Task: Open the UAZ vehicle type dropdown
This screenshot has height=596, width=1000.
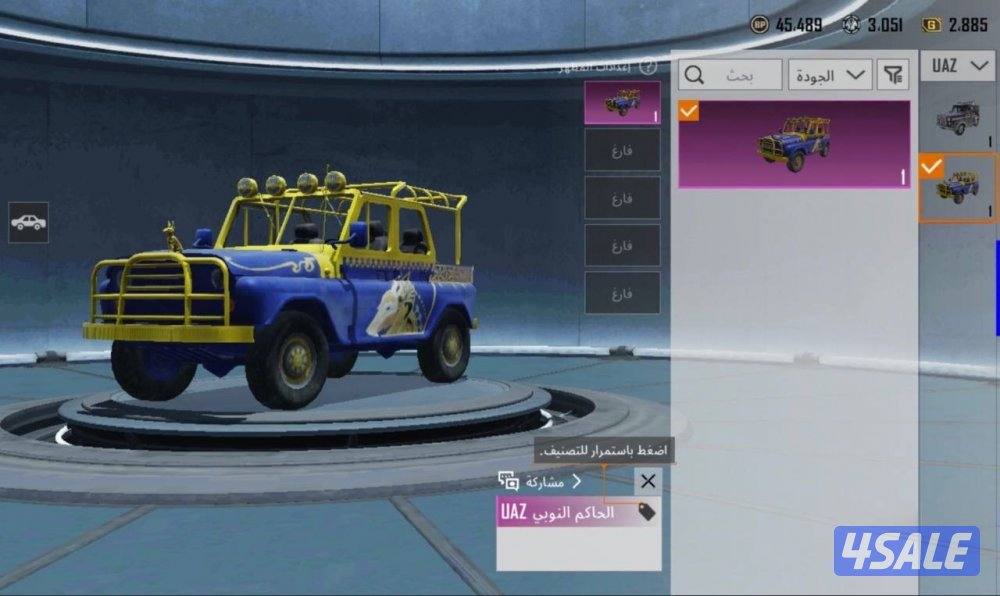Action: (x=957, y=66)
